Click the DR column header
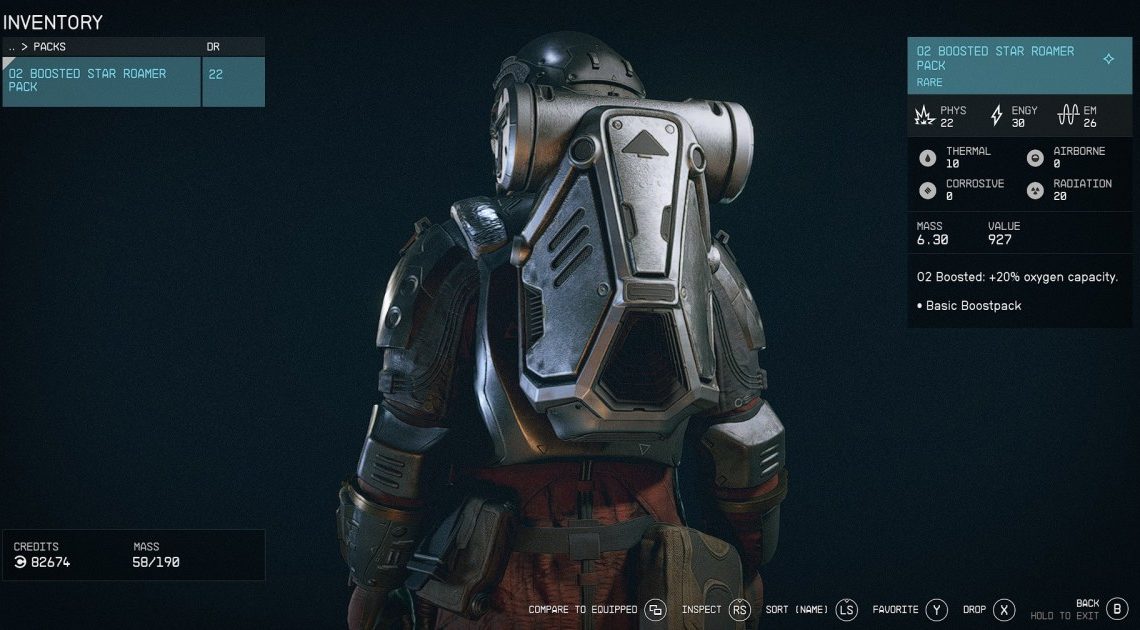 [x=212, y=47]
